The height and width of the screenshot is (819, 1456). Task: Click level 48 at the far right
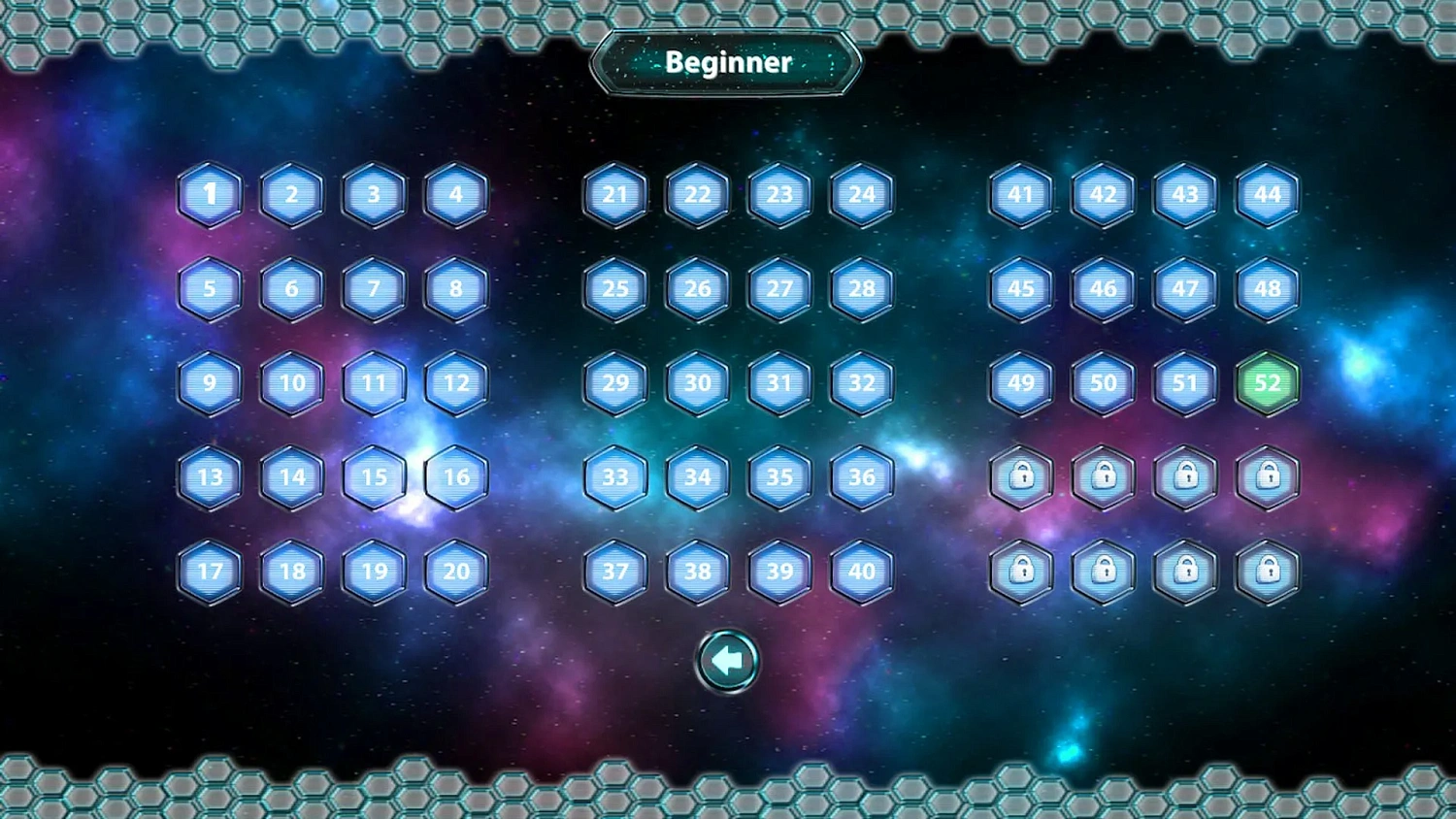point(1268,288)
